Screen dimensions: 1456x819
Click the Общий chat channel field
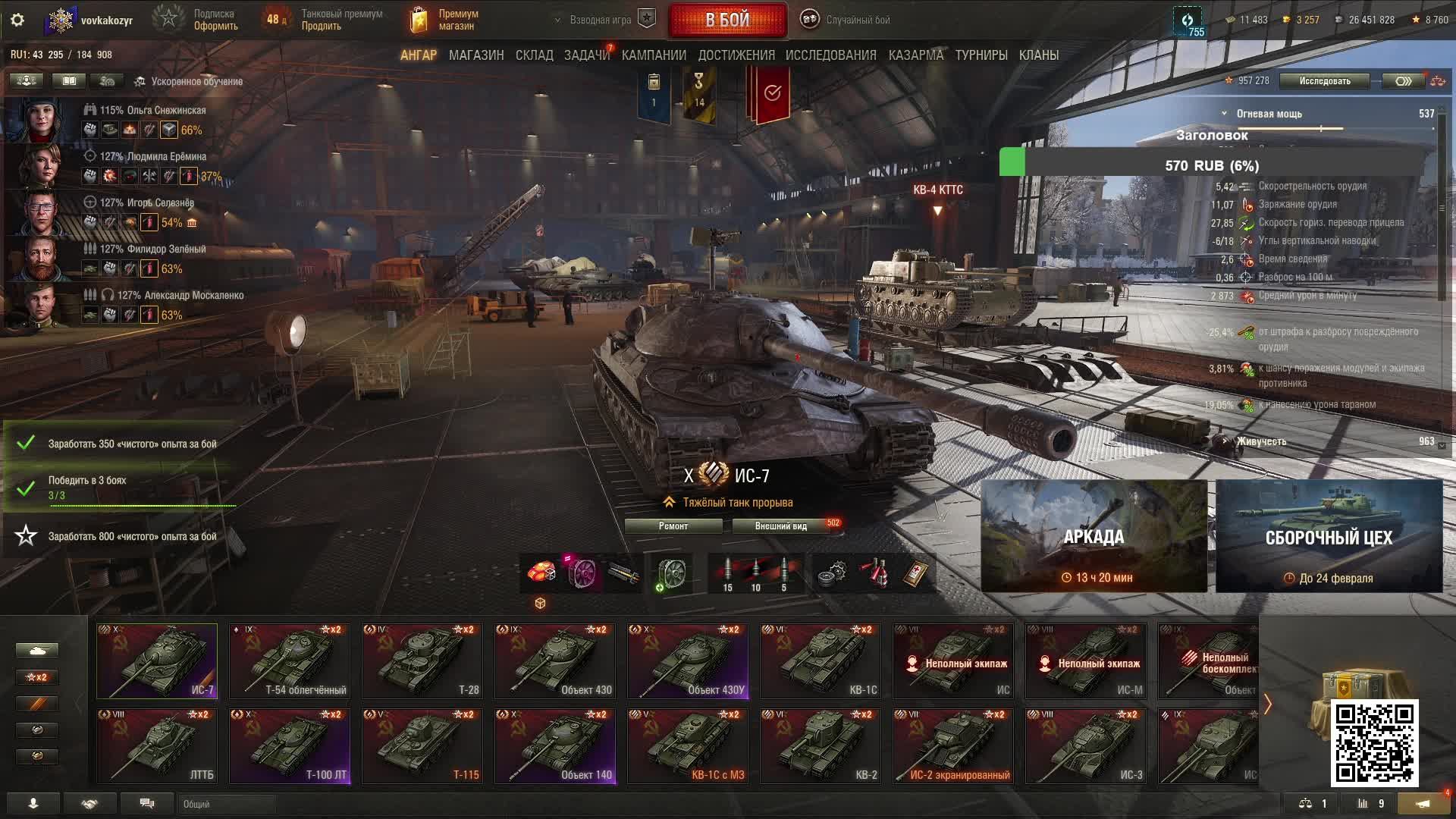[227, 804]
